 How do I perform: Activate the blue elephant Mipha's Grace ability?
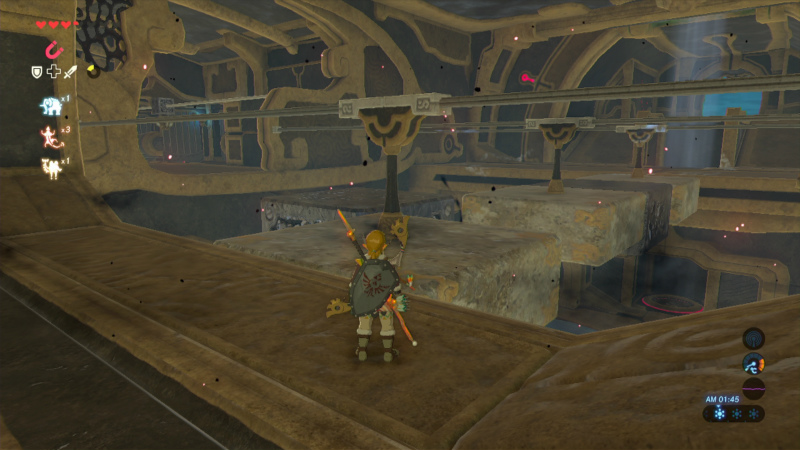[x=49, y=105]
